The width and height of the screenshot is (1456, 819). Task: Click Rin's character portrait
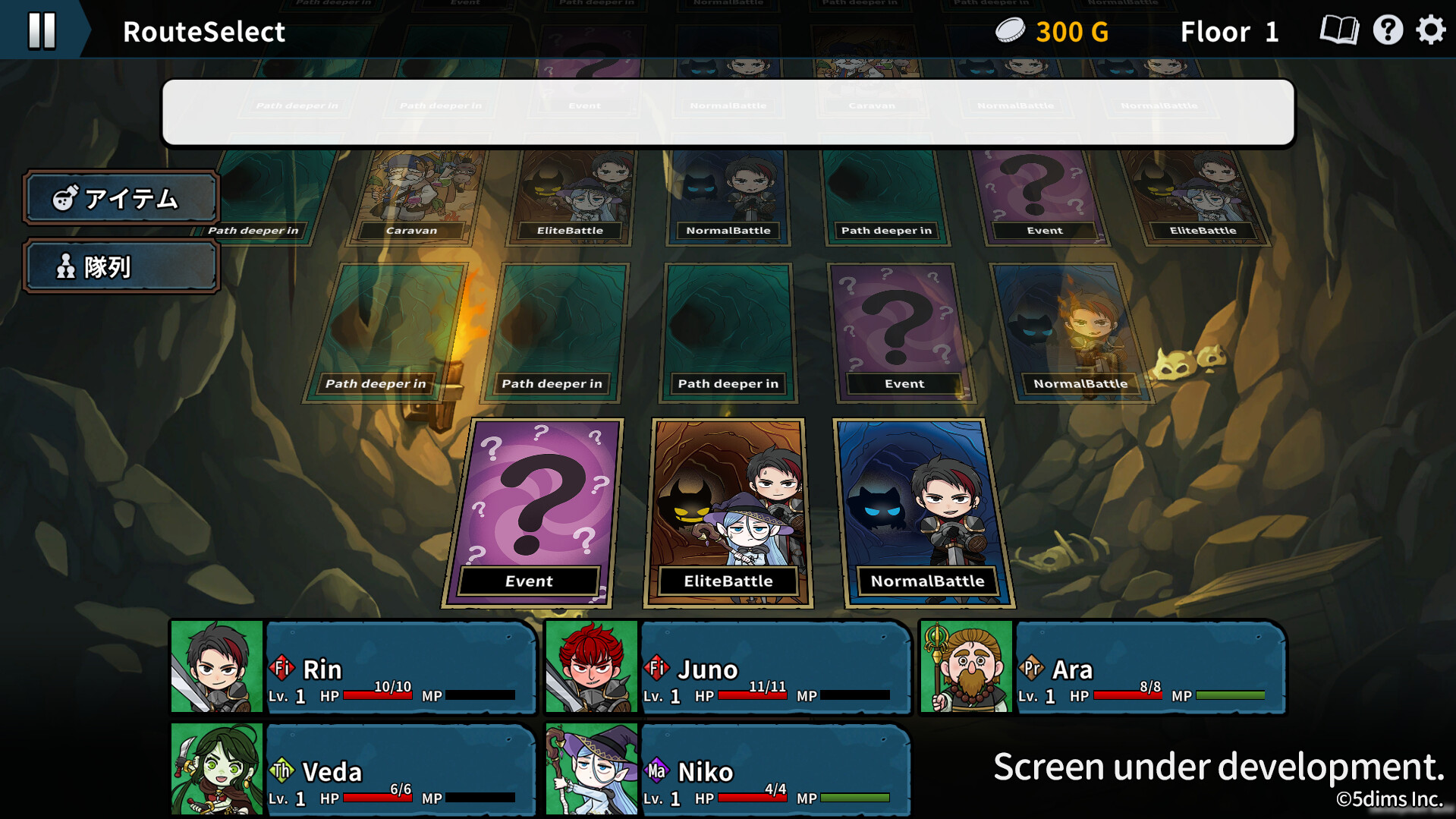pyautogui.click(x=216, y=667)
